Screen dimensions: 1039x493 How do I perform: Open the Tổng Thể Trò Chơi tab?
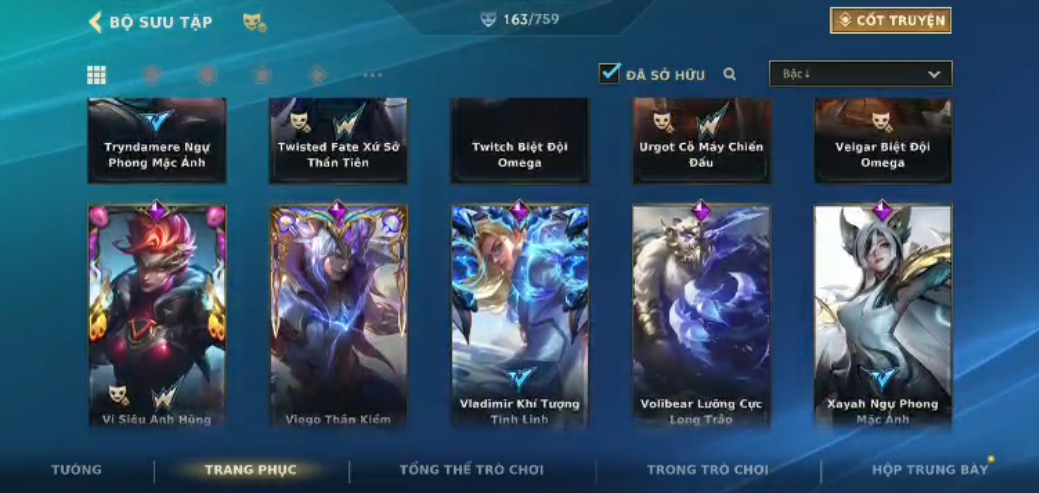click(471, 469)
